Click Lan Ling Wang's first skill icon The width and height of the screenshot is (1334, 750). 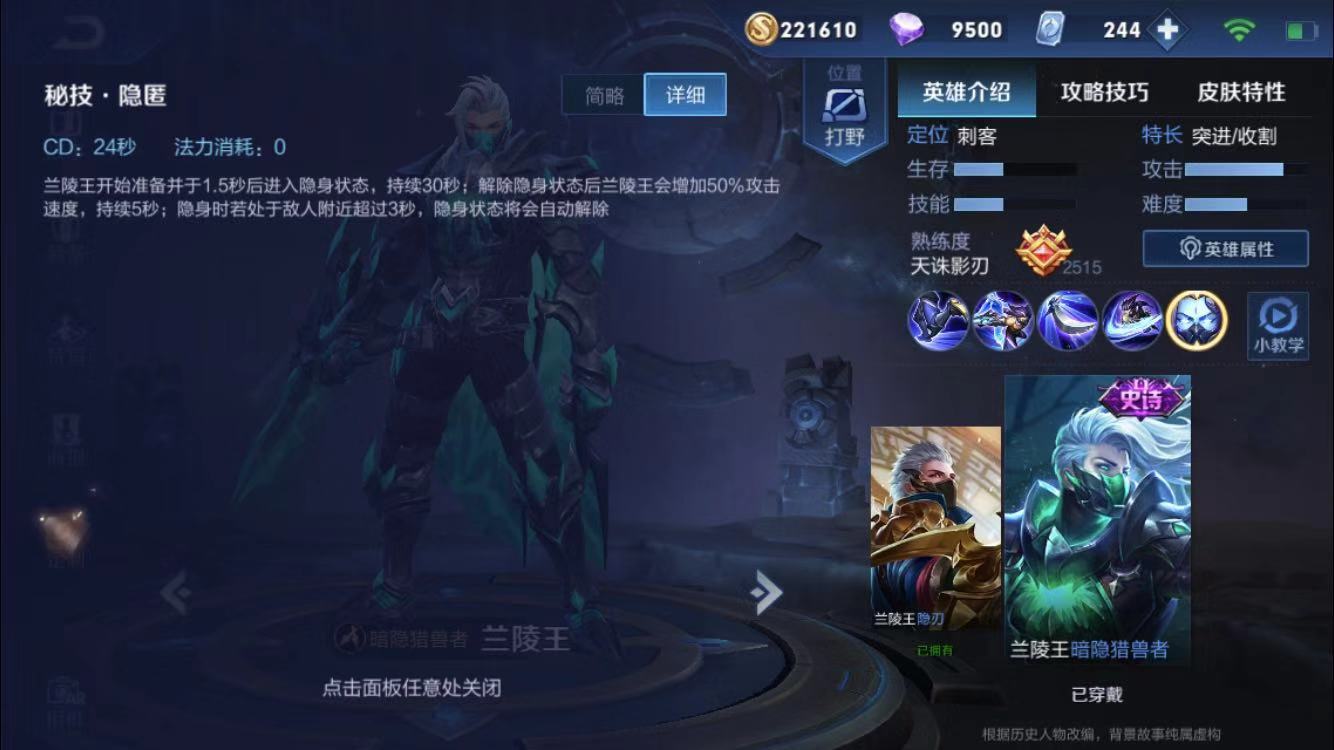click(x=1002, y=322)
